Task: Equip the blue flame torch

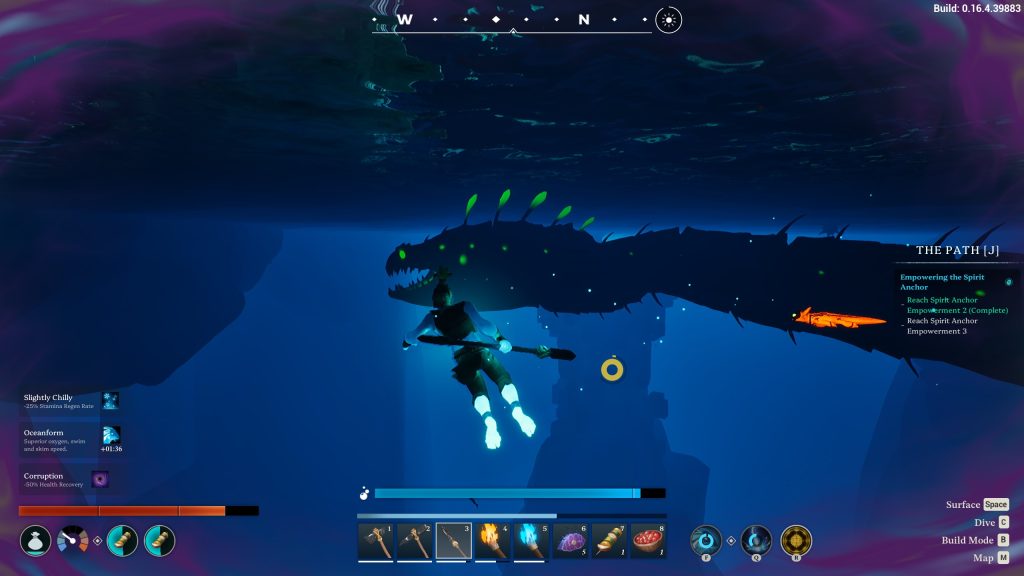Action: pyautogui.click(x=531, y=541)
